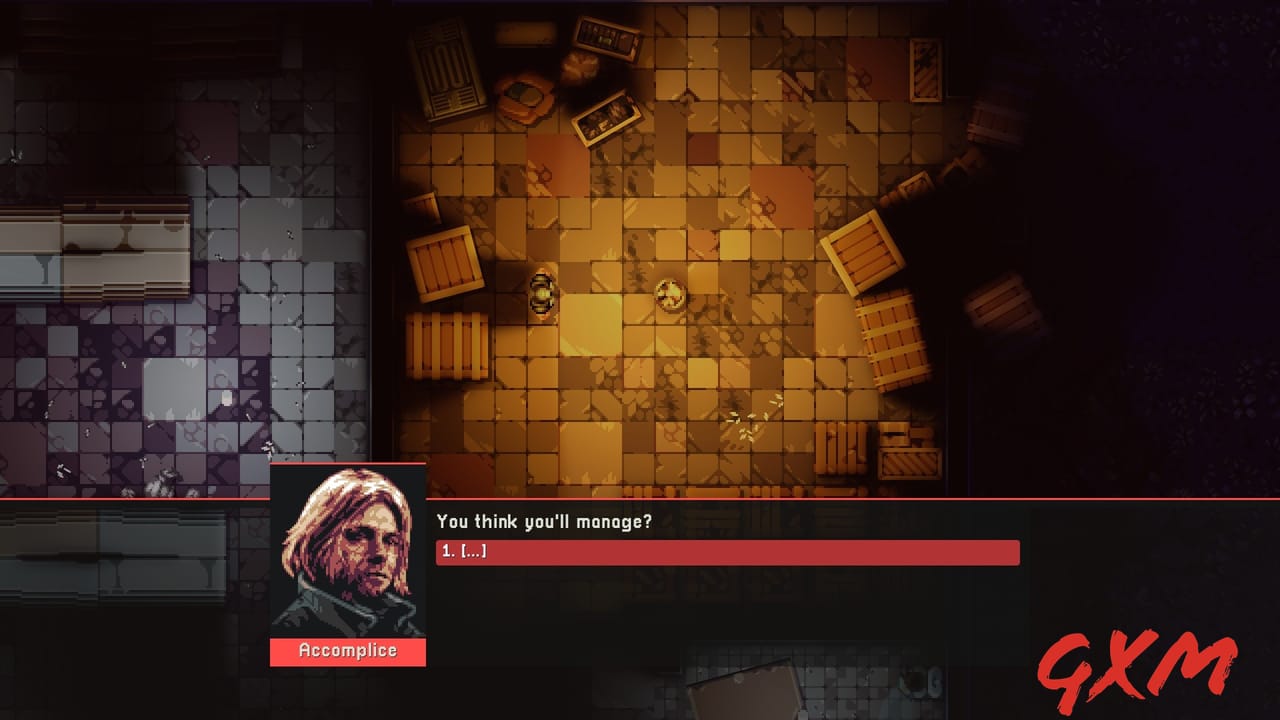Click the shelving unit in the top-left corner

452,70
